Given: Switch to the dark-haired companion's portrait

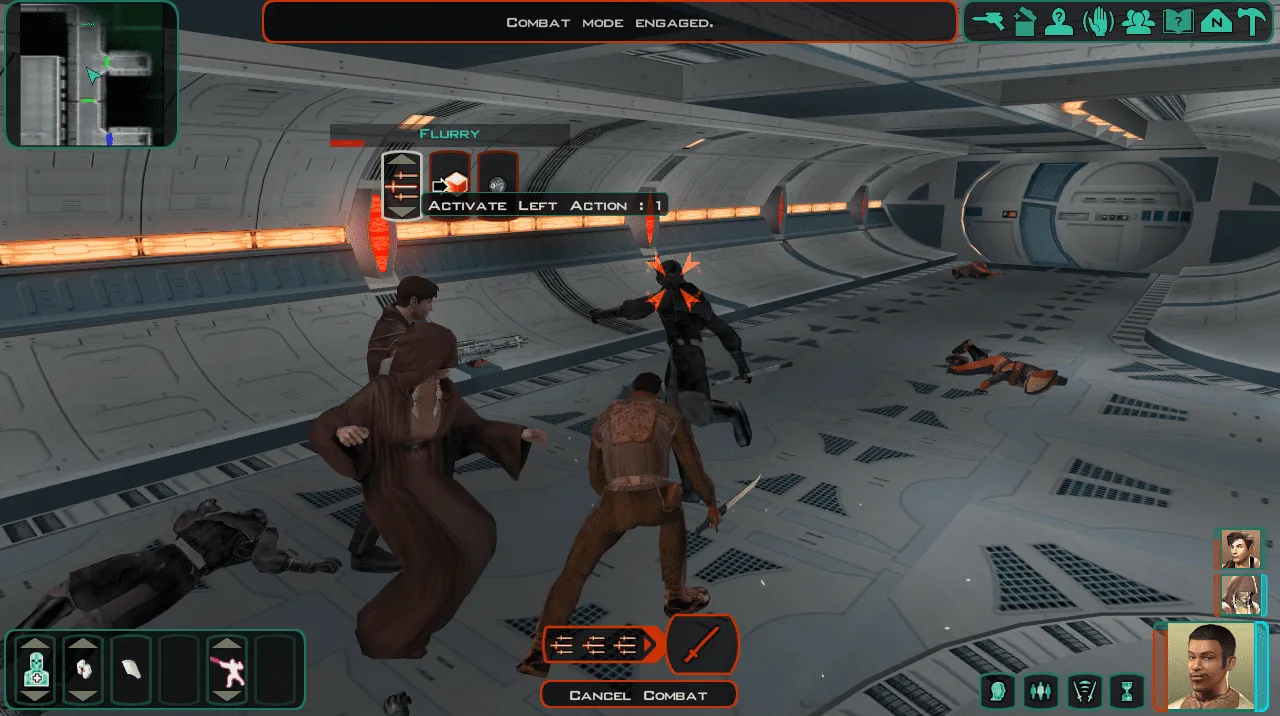Looking at the screenshot, I should click(1240, 549).
